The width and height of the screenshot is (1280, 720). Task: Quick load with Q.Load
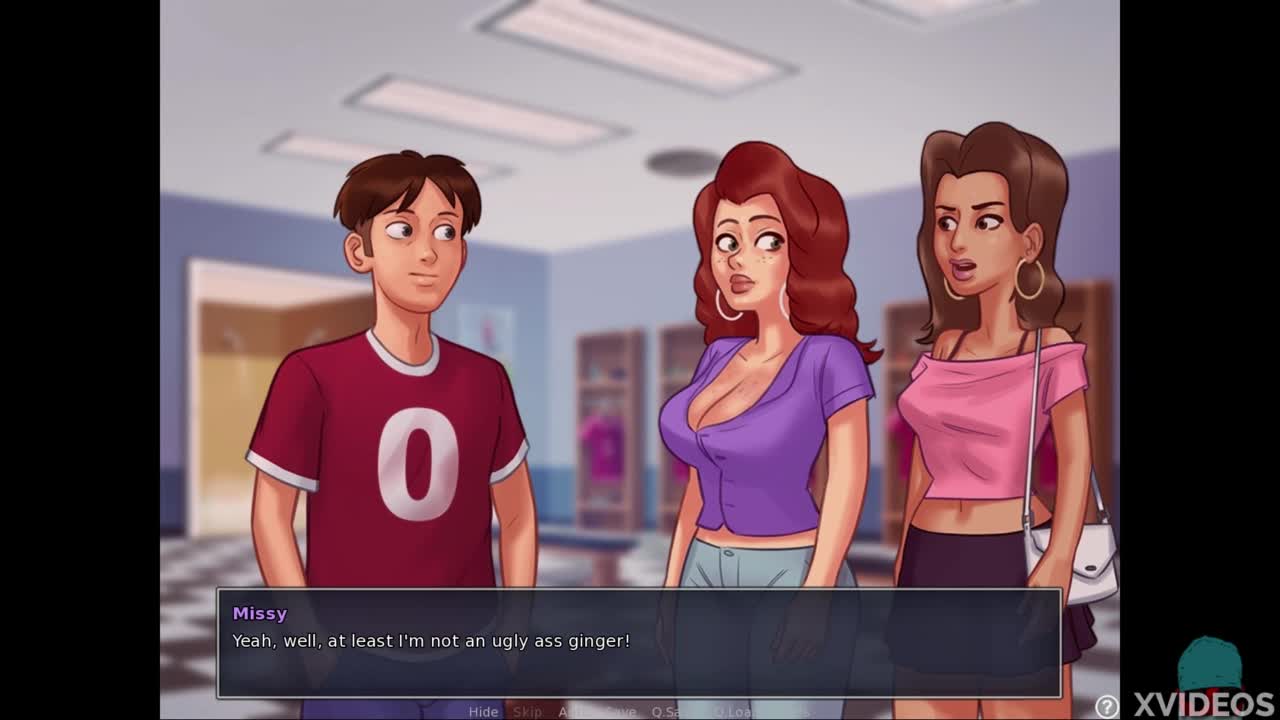click(x=734, y=712)
